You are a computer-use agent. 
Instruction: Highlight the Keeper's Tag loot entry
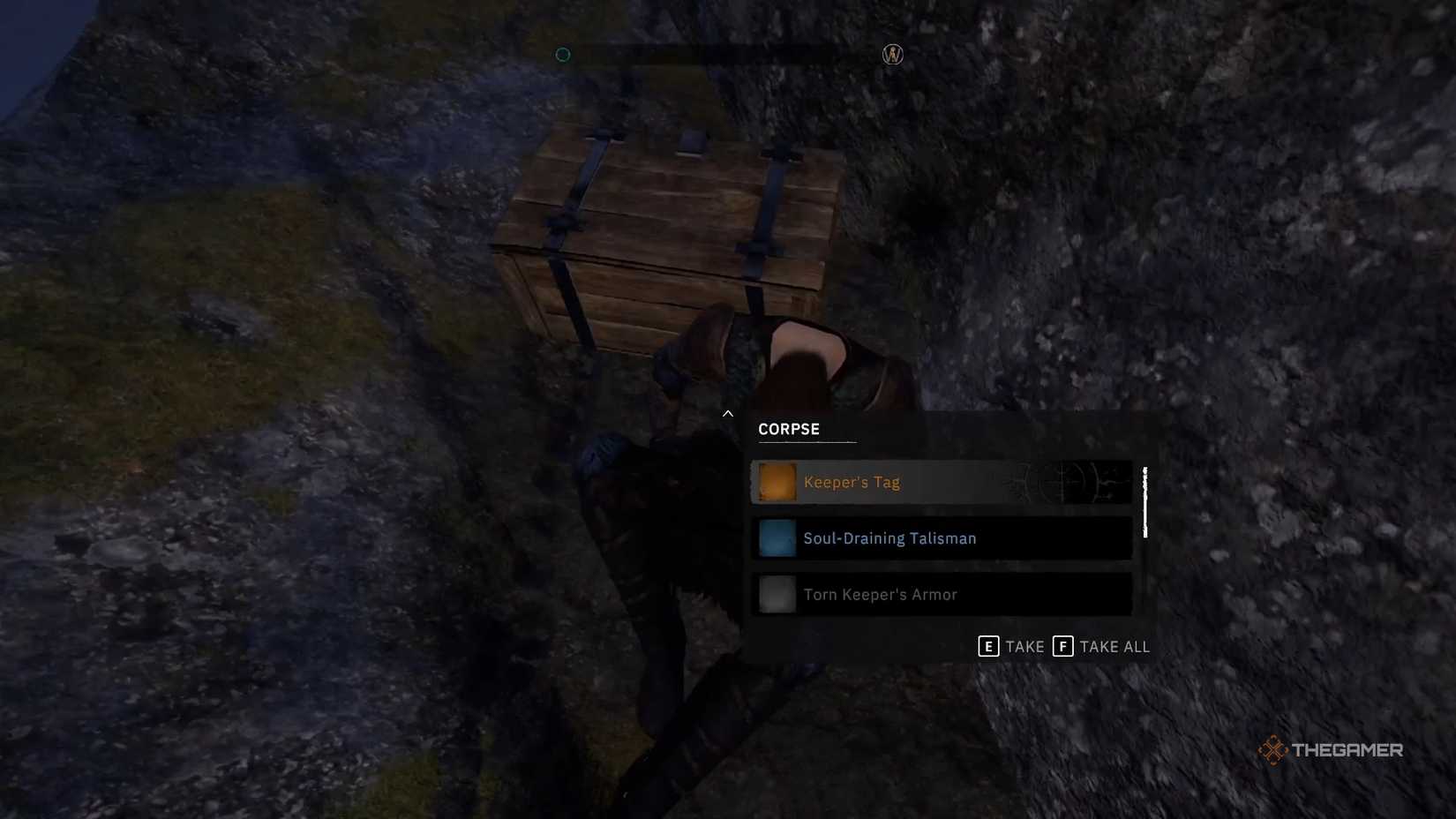941,482
